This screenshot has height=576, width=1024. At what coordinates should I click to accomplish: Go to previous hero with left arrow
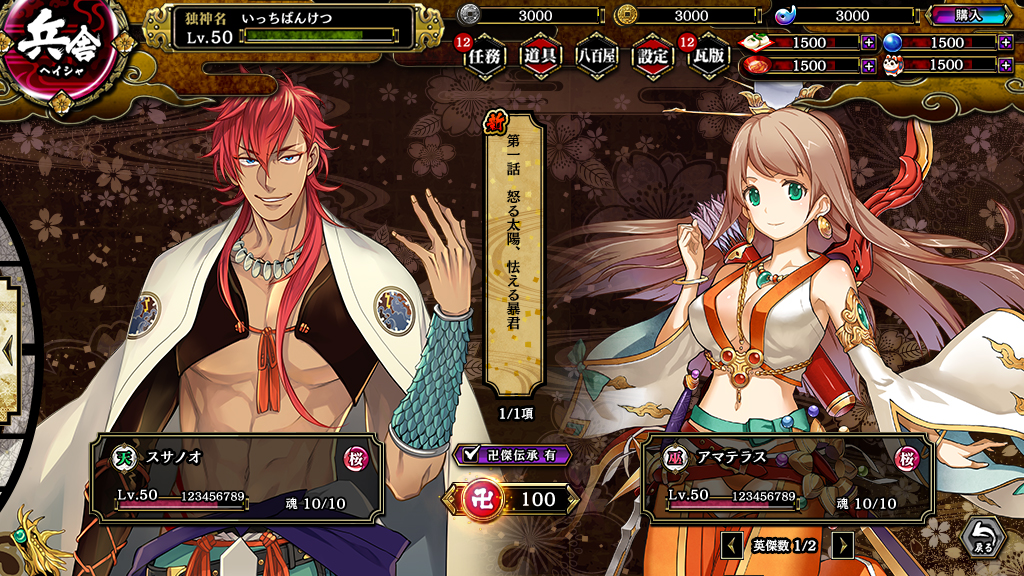pyautogui.click(x=732, y=545)
